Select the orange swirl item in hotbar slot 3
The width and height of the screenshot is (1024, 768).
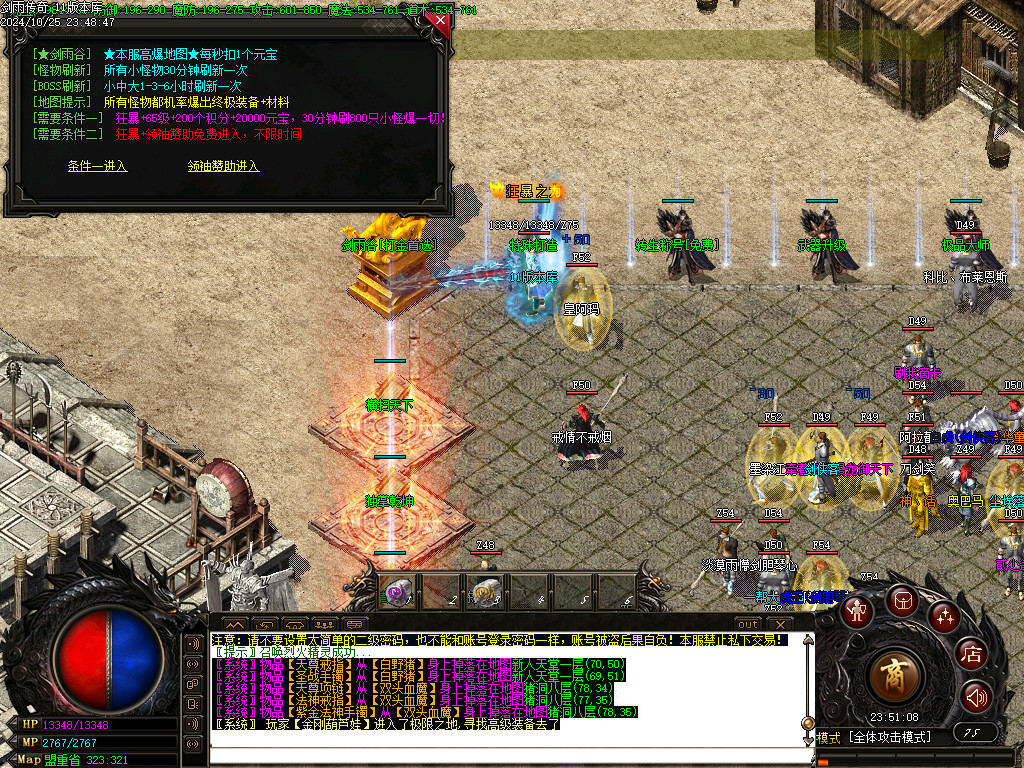point(484,592)
